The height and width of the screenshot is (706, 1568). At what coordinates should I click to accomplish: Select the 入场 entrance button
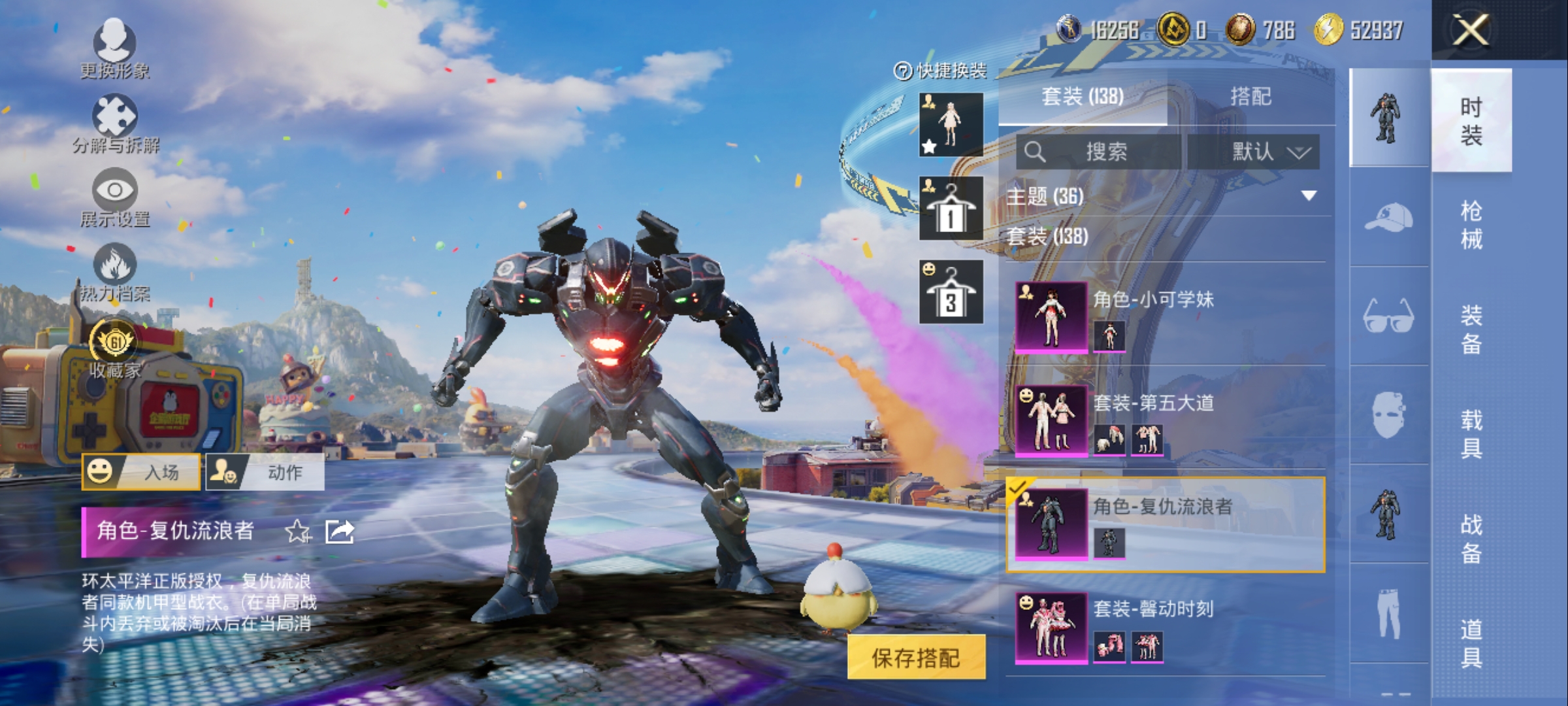coord(140,472)
